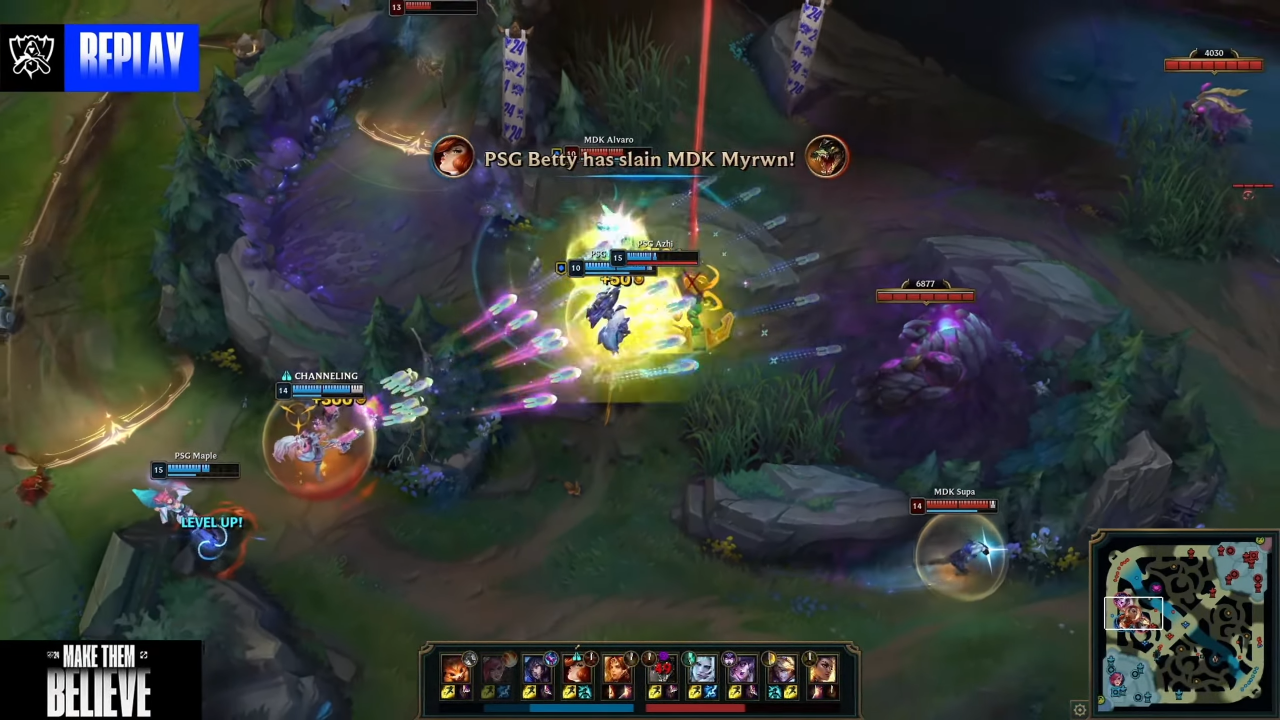Click the purple ultimate indicator above a red portrait

(662, 656)
